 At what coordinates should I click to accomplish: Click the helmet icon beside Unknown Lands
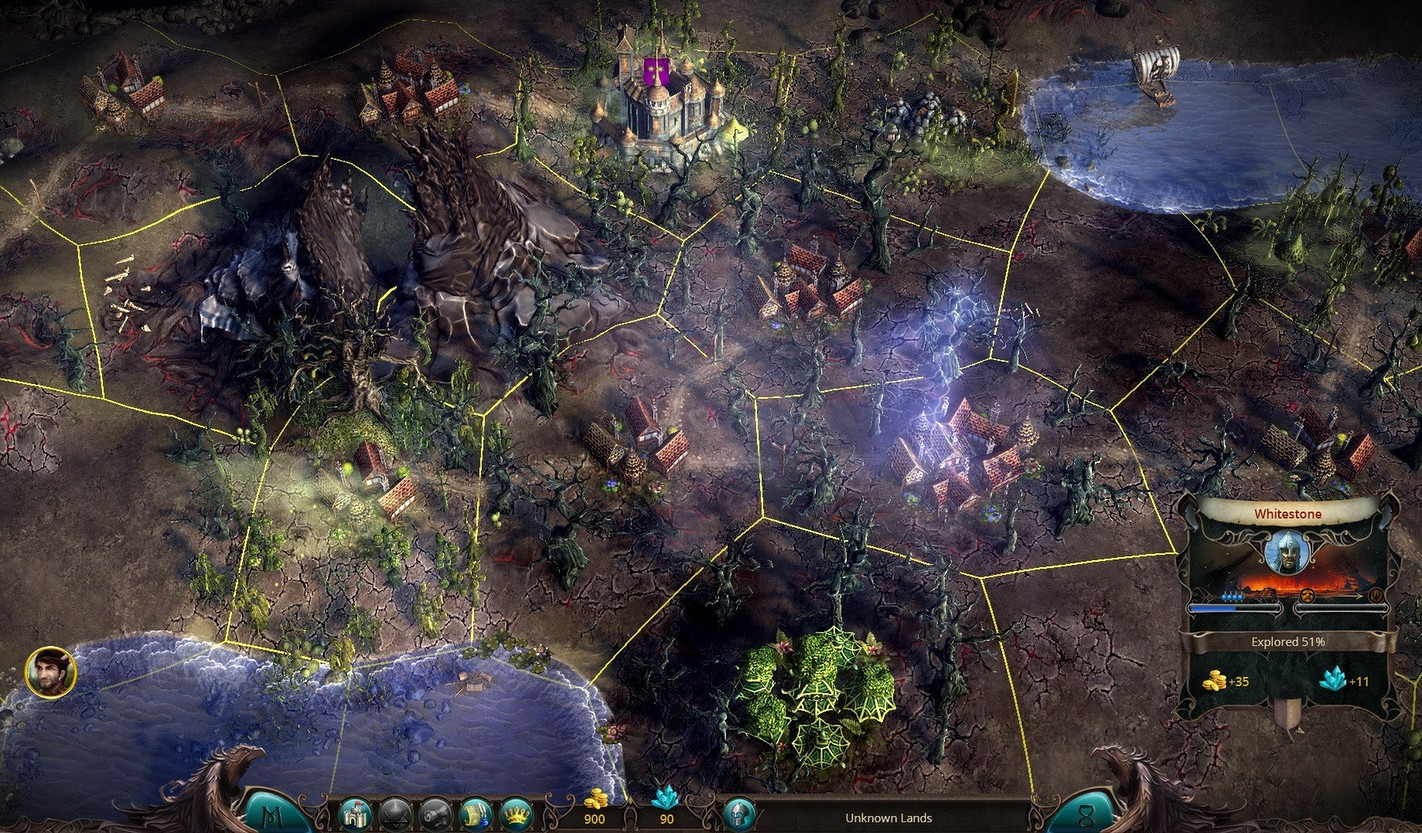pyautogui.click(x=738, y=813)
